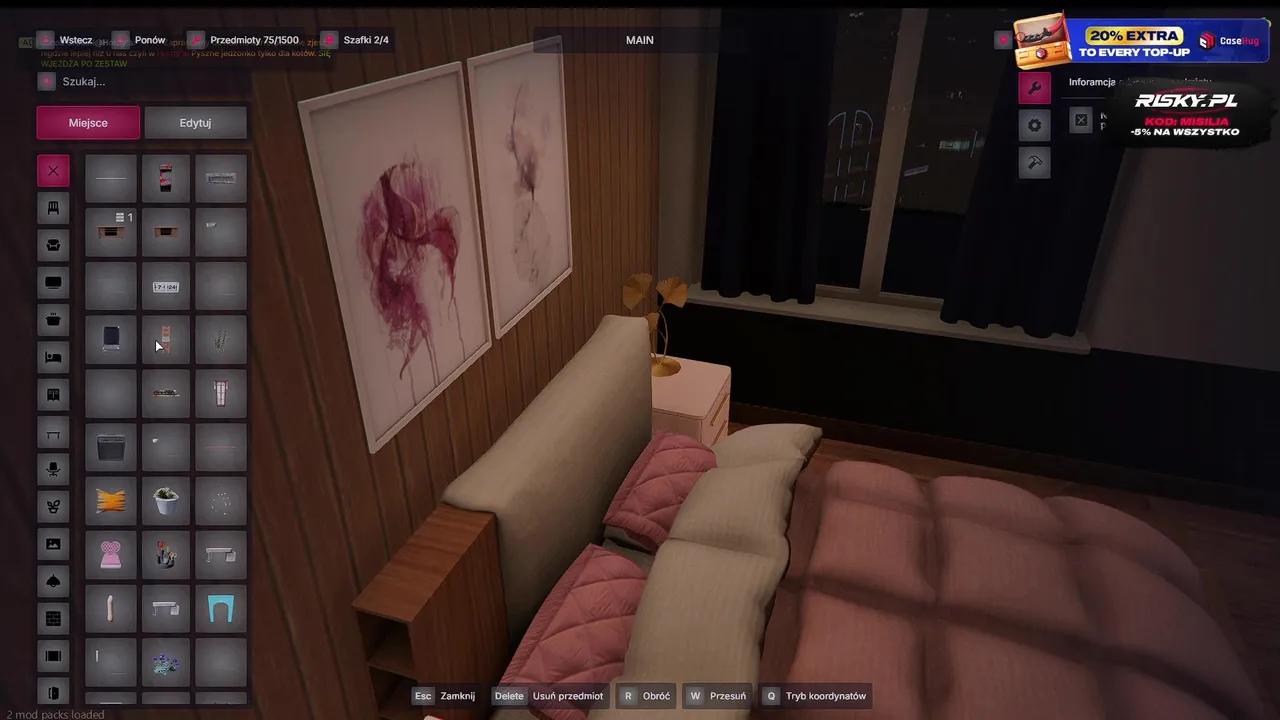The width and height of the screenshot is (1280, 720).
Task: Select the basket category icon
Action: (x=53, y=320)
